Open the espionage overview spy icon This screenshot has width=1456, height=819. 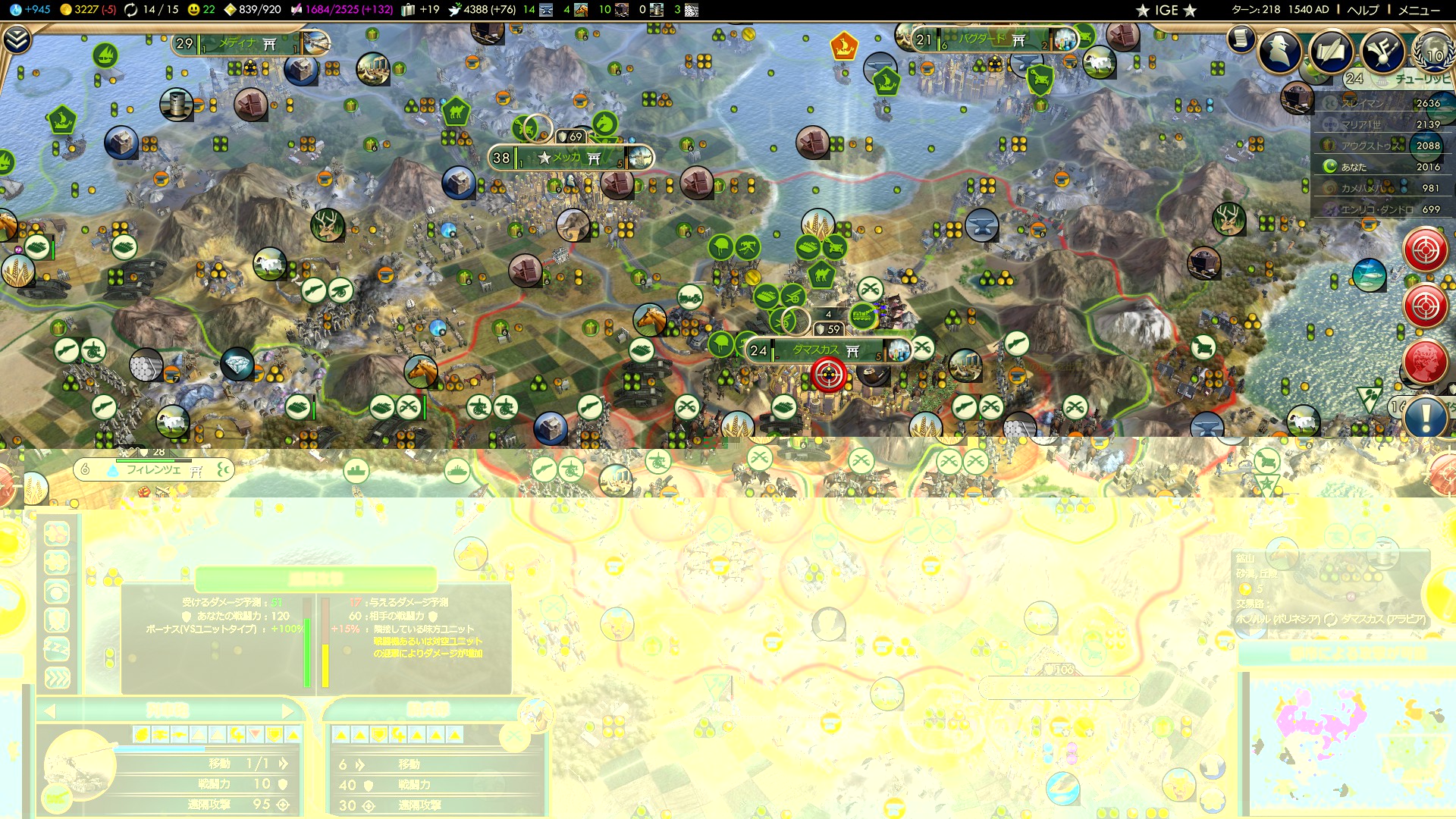(x=1280, y=51)
